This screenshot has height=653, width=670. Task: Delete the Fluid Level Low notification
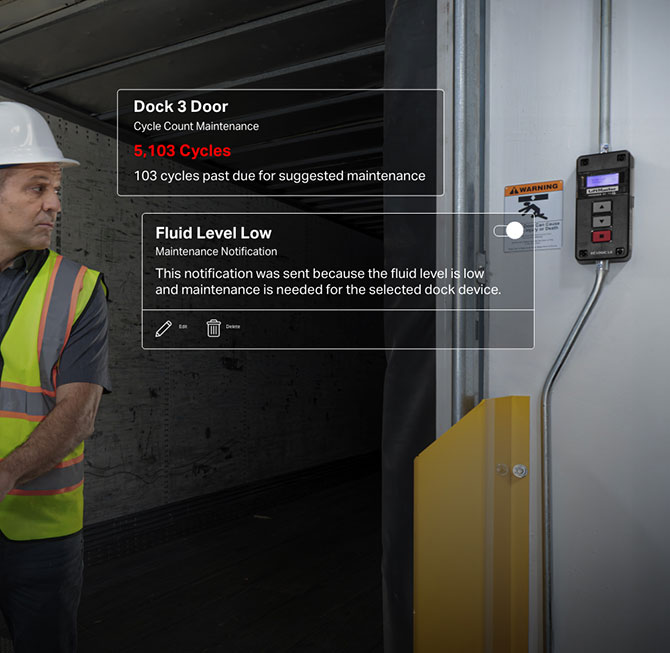[x=215, y=328]
